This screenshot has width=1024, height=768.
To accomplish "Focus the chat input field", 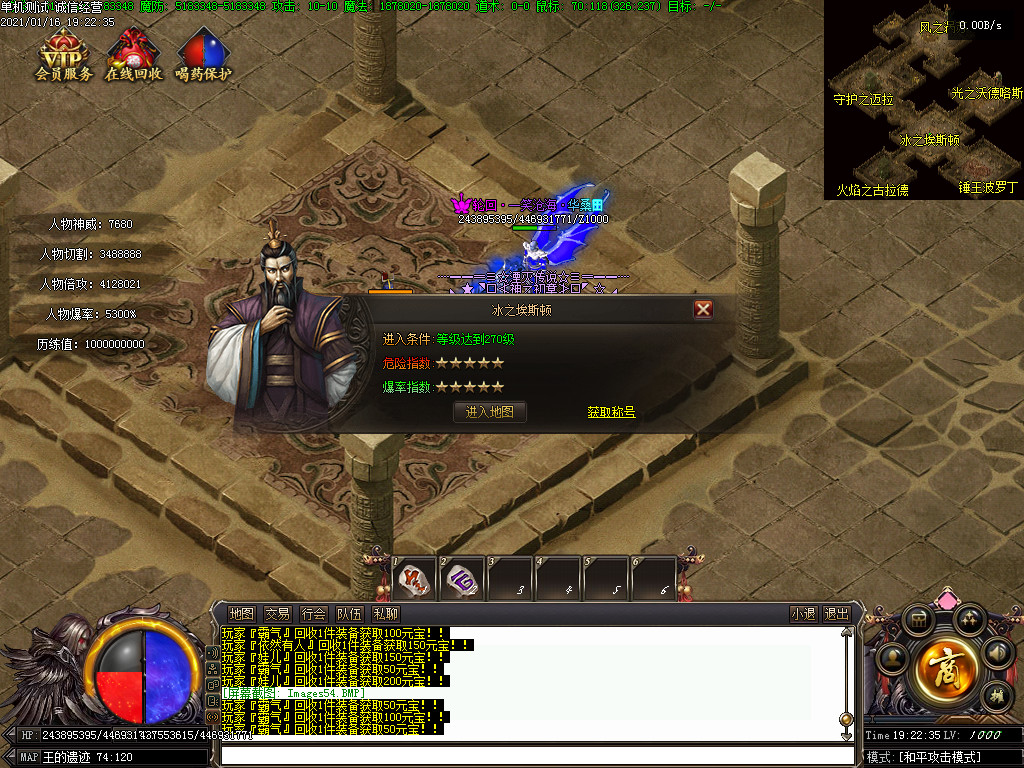I will tap(530, 755).
